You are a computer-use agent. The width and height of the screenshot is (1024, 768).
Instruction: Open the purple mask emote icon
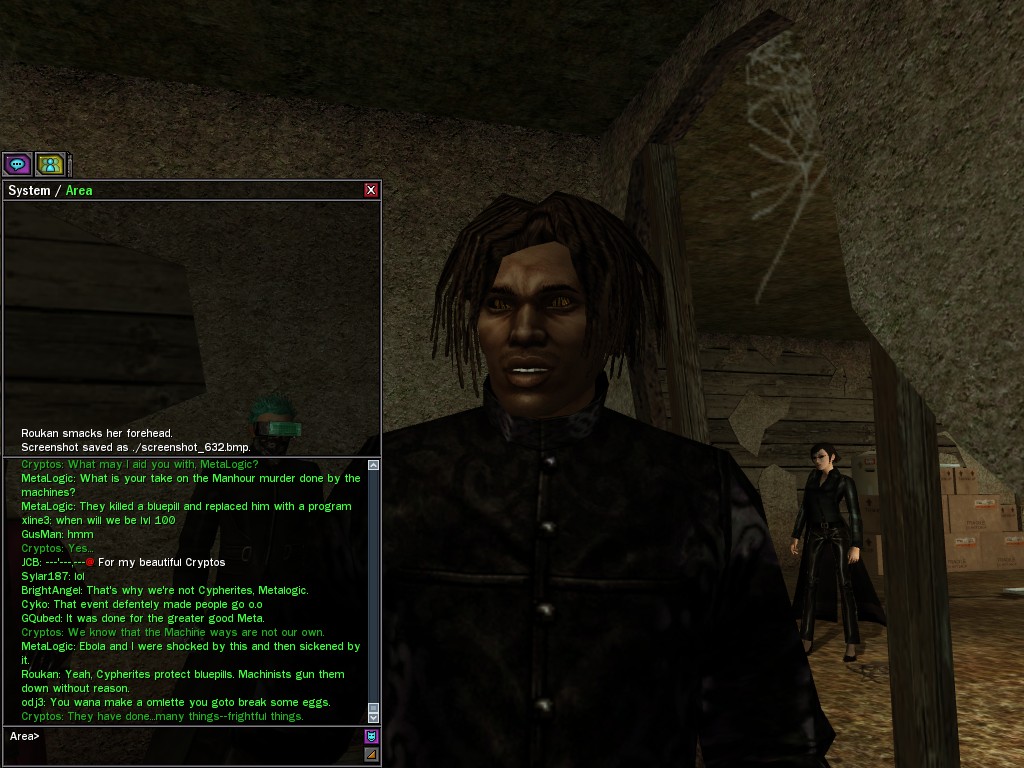coord(371,737)
